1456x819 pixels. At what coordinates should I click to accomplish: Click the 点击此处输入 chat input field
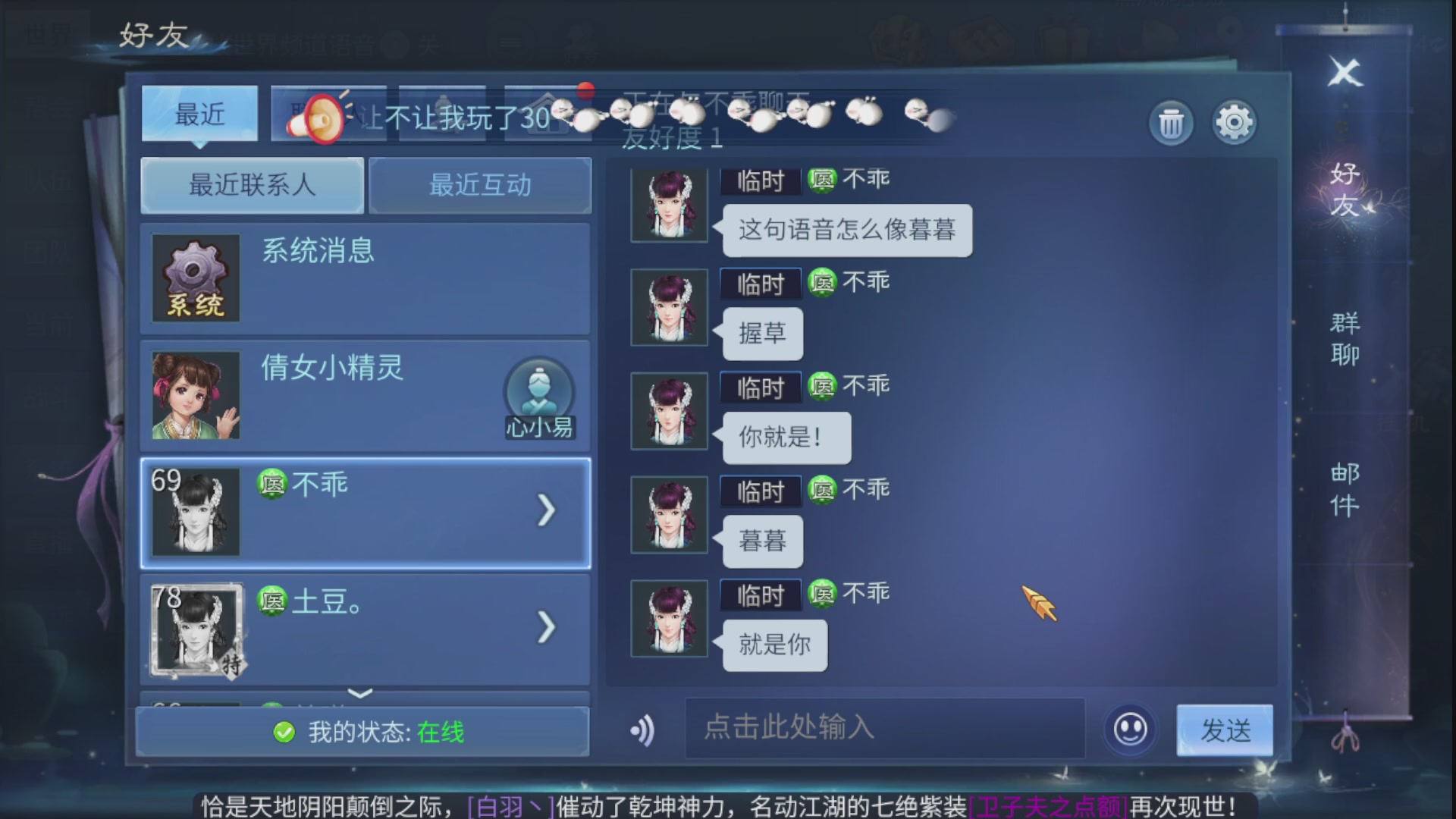(883, 730)
